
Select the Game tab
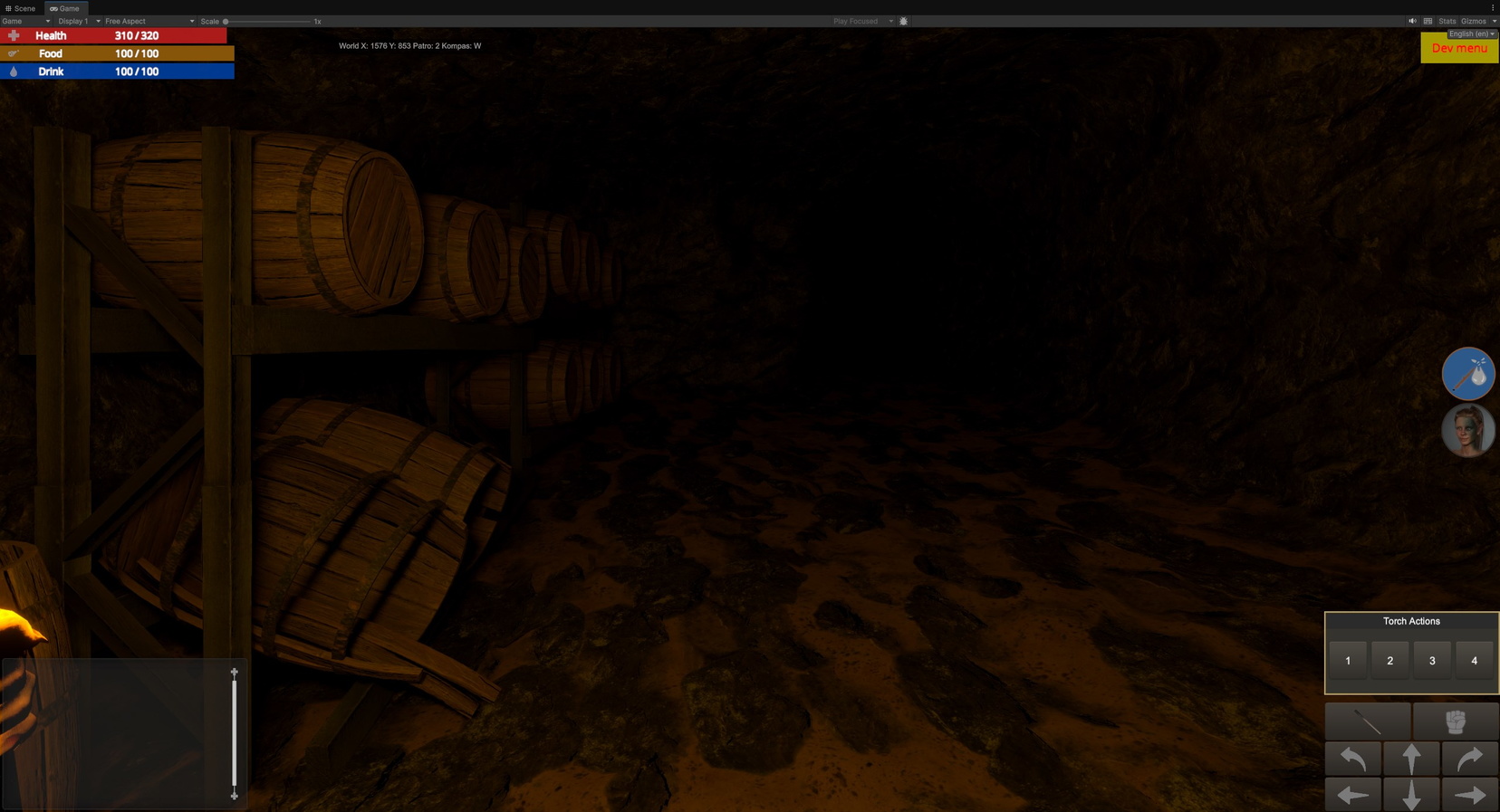click(64, 8)
